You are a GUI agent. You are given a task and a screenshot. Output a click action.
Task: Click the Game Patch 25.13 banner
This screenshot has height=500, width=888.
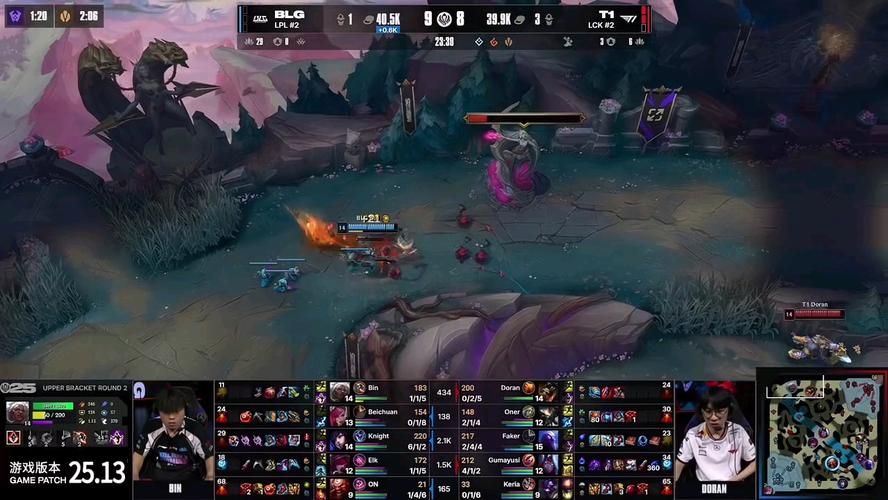(67, 470)
